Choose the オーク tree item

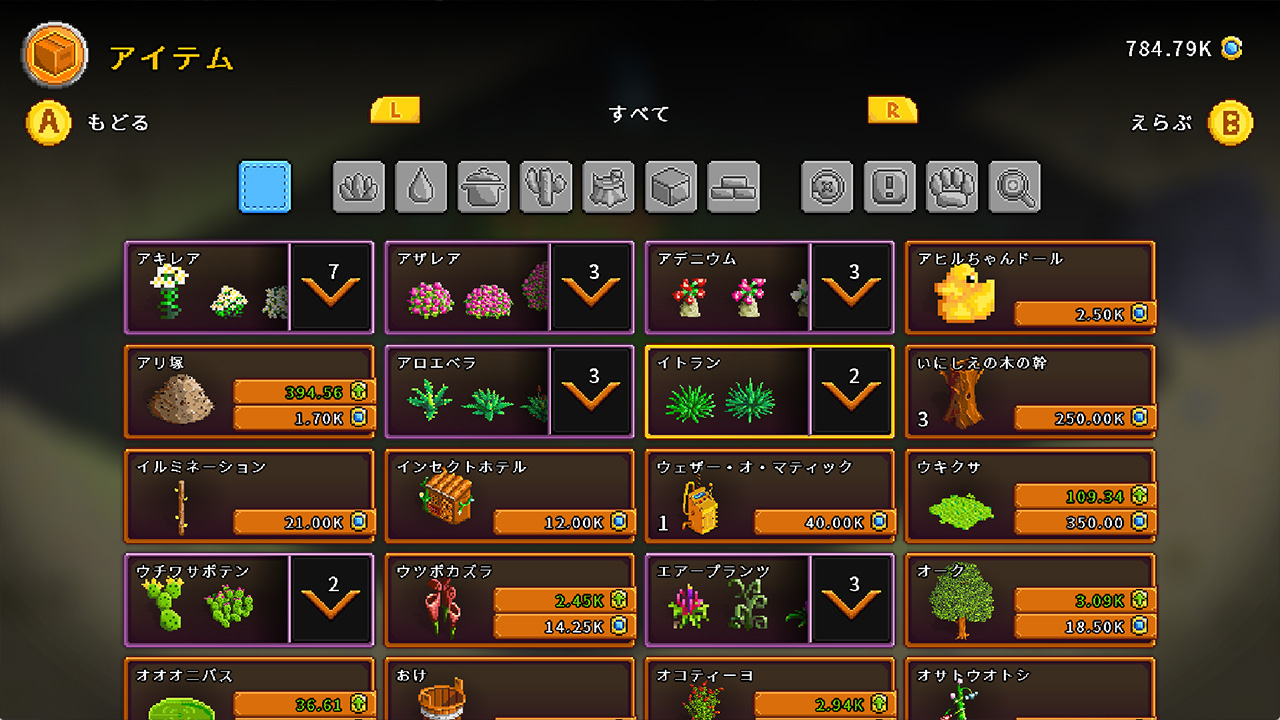coord(1029,600)
